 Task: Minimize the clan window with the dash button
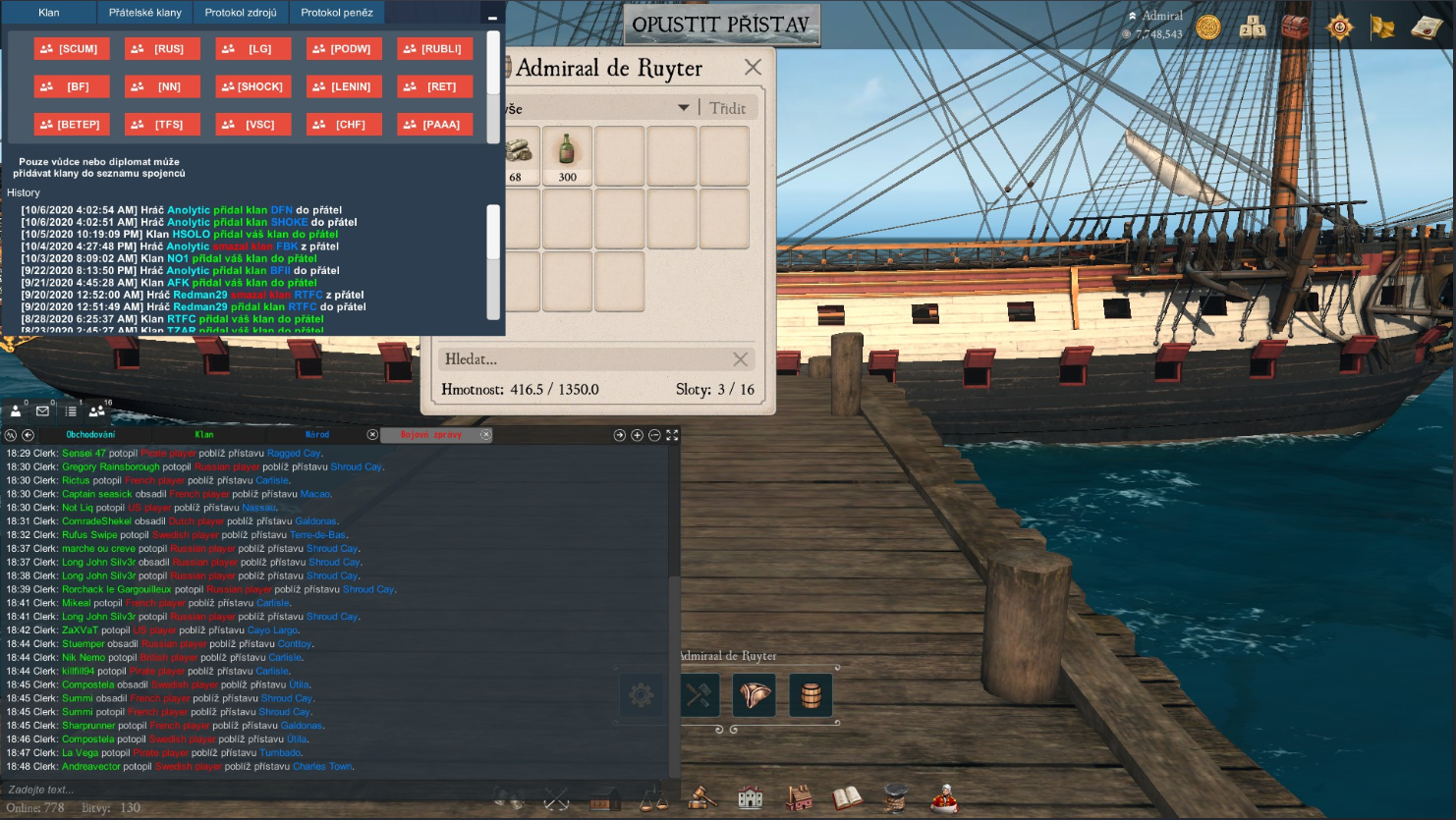point(492,17)
